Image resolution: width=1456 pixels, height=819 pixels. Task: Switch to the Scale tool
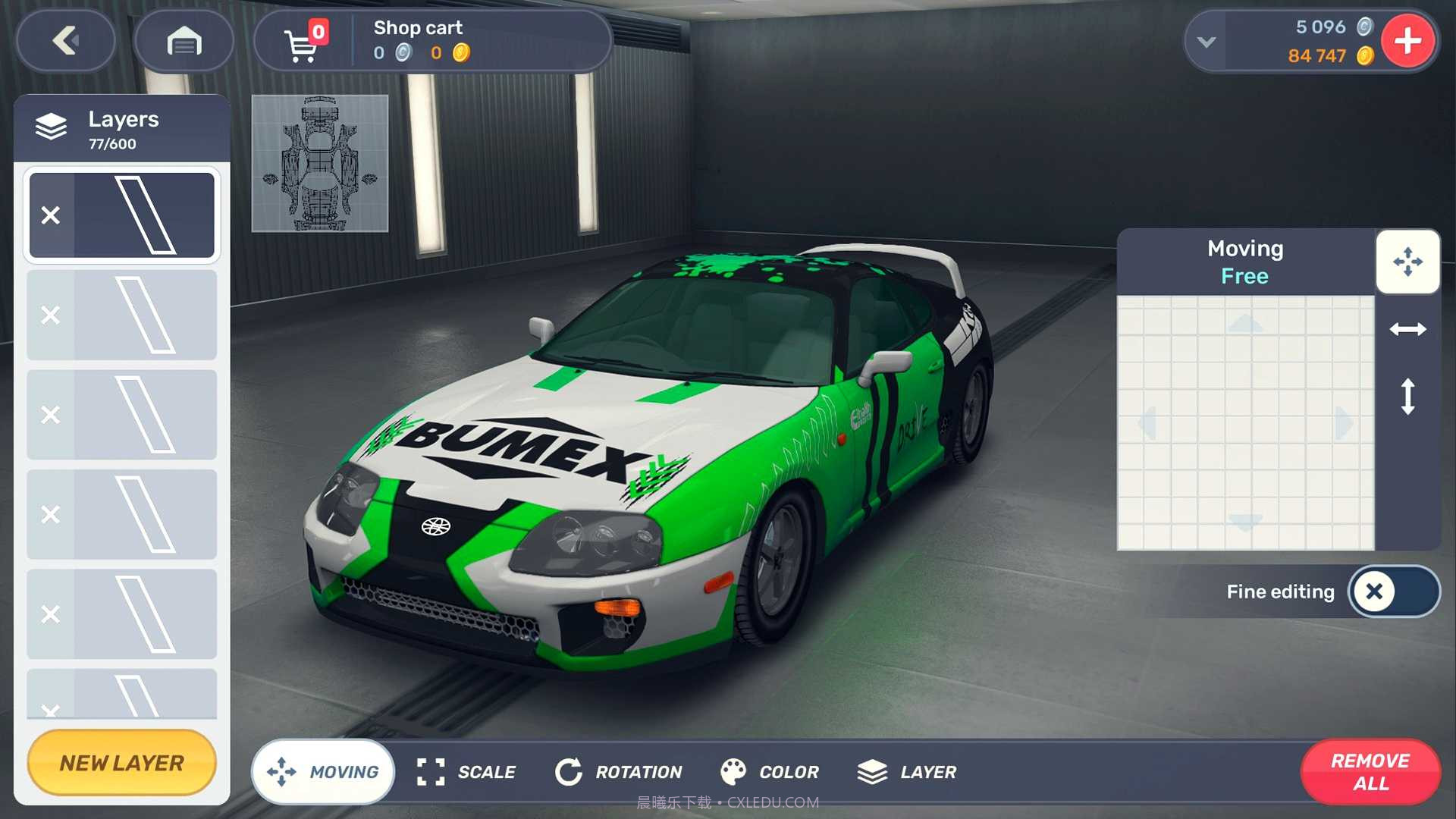466,772
